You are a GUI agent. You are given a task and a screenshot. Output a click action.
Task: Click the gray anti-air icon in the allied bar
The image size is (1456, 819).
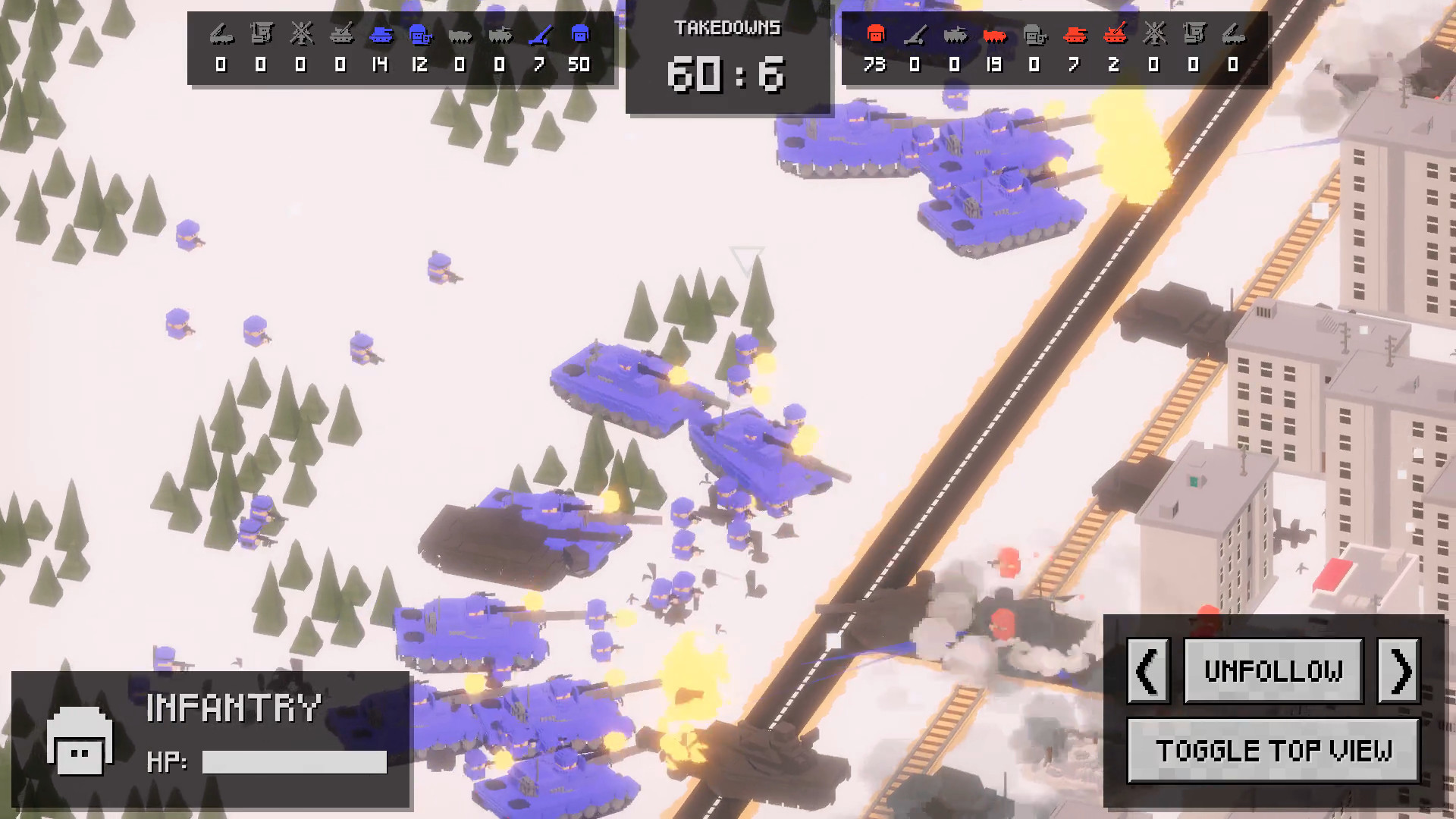tap(301, 34)
